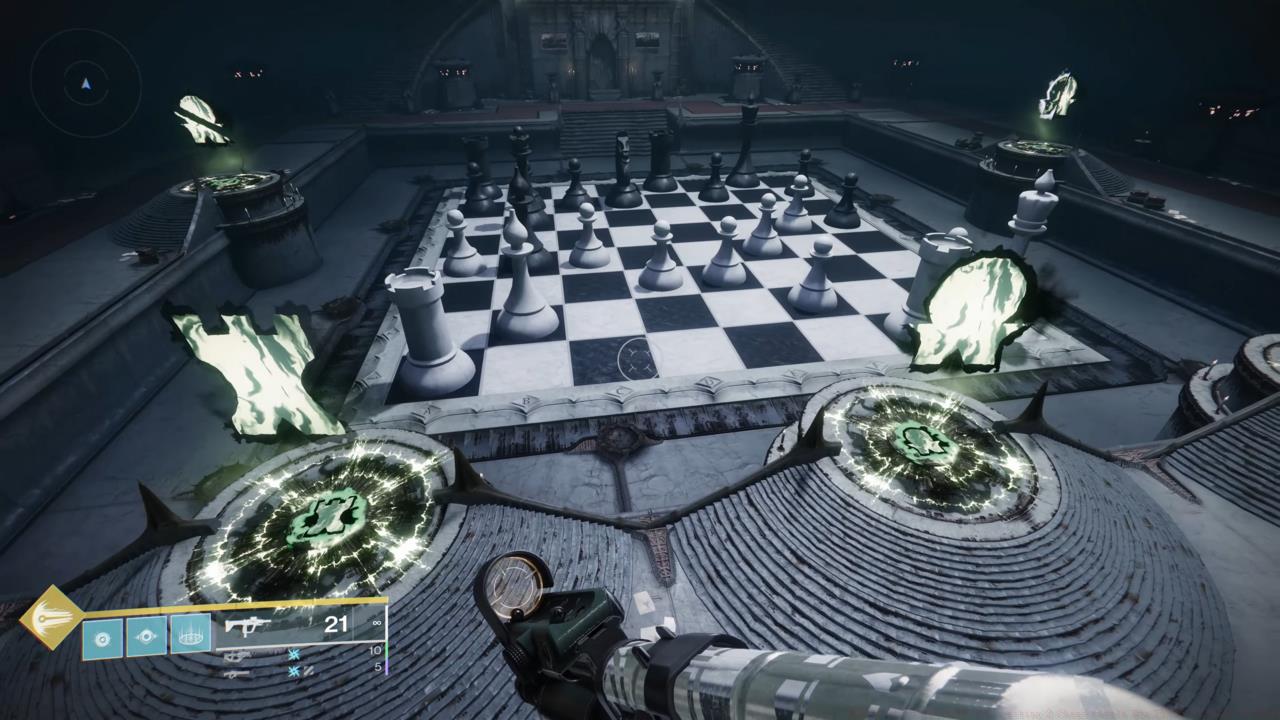
Task: Click the vertical ammo capacity bar beside 10
Action: (387, 651)
